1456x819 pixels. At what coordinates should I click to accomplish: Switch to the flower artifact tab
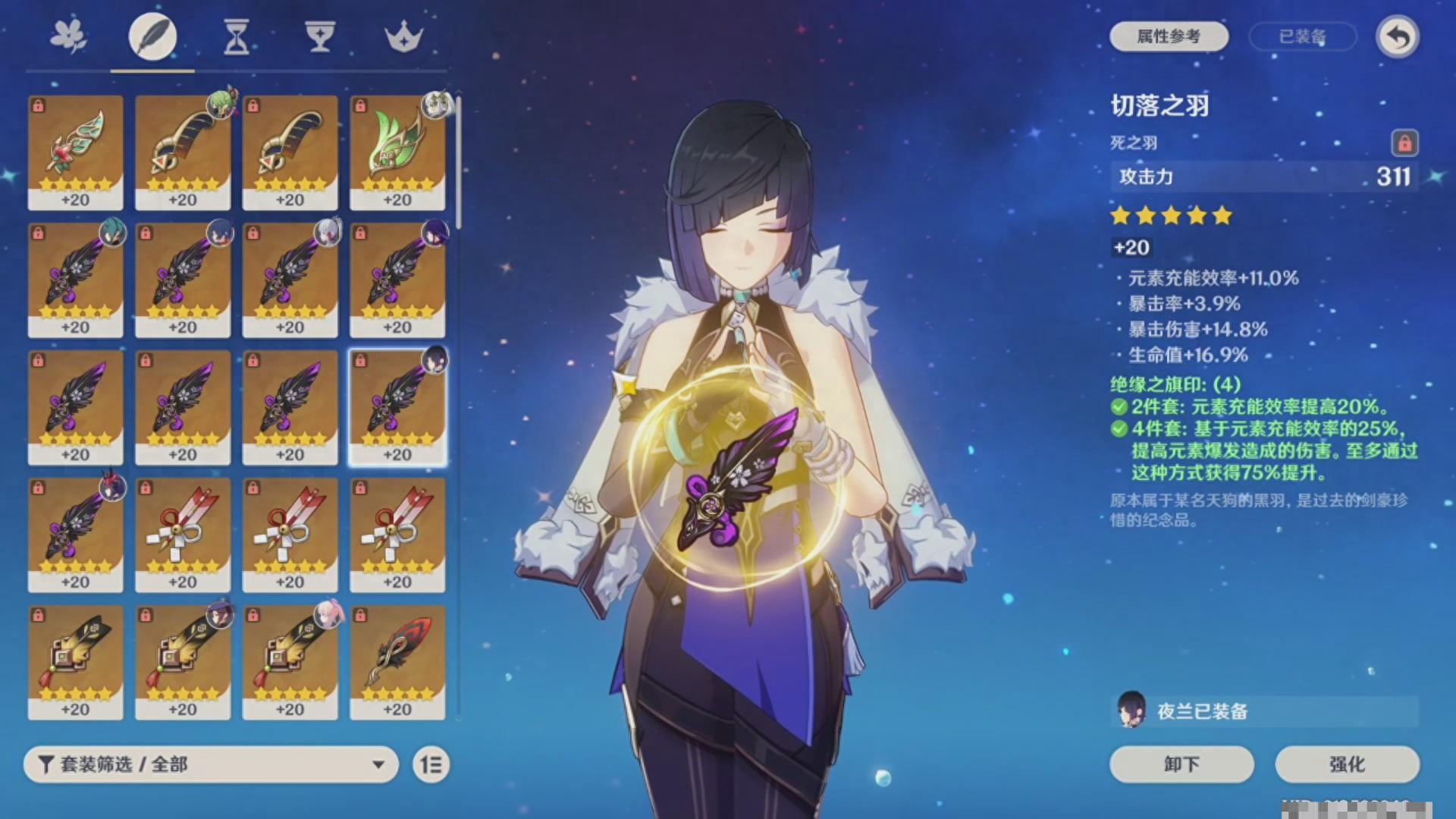(68, 36)
